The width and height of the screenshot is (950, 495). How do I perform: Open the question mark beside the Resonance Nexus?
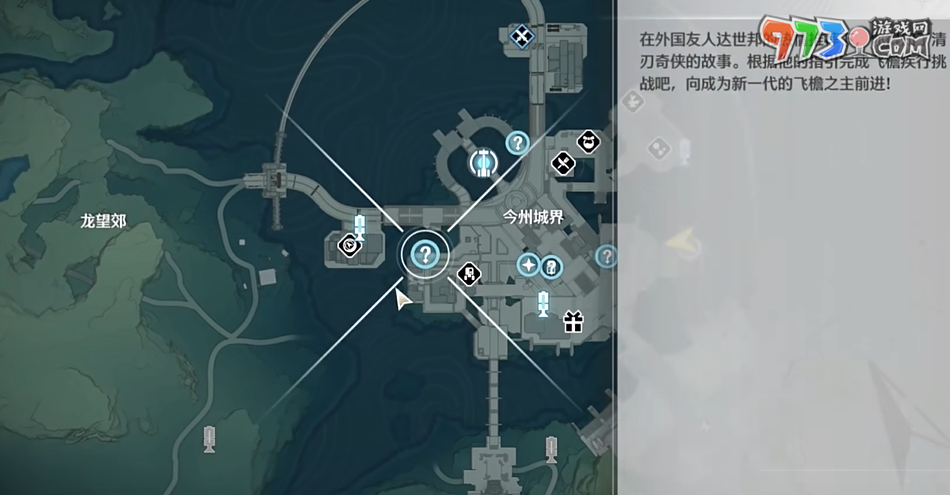[x=517, y=143]
